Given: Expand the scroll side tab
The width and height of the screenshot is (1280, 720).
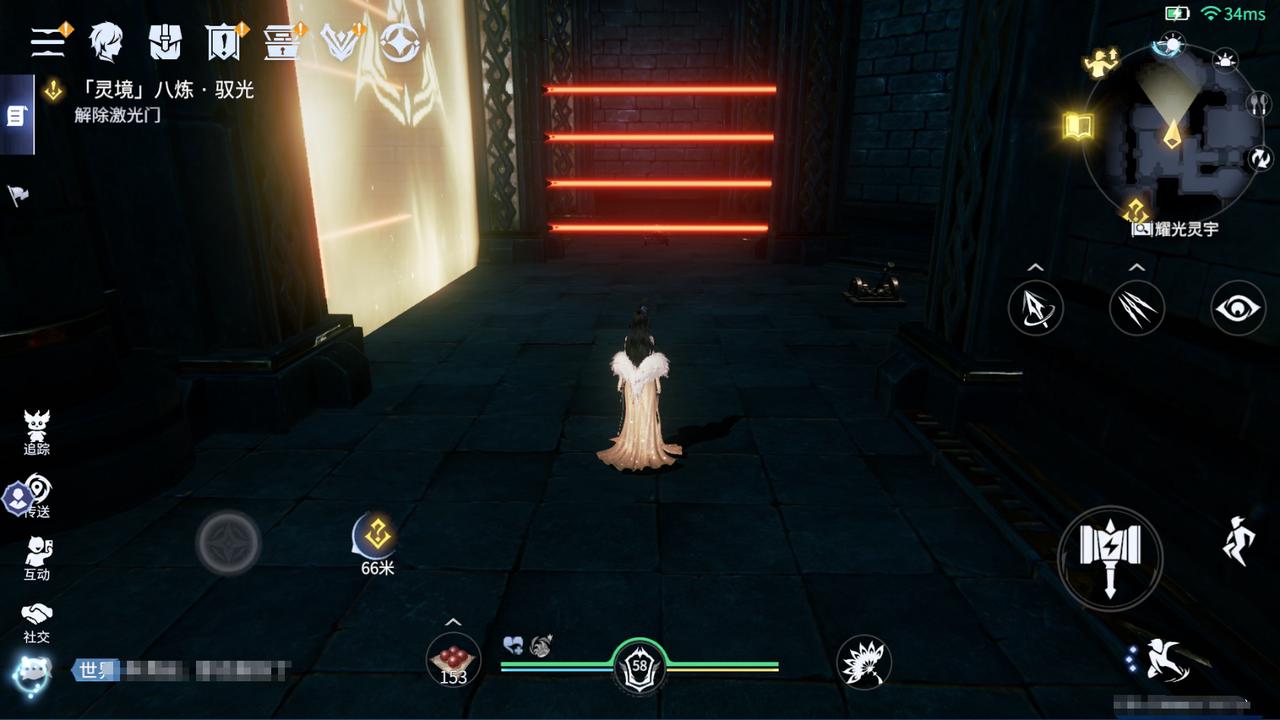Looking at the screenshot, I should pos(16,116).
